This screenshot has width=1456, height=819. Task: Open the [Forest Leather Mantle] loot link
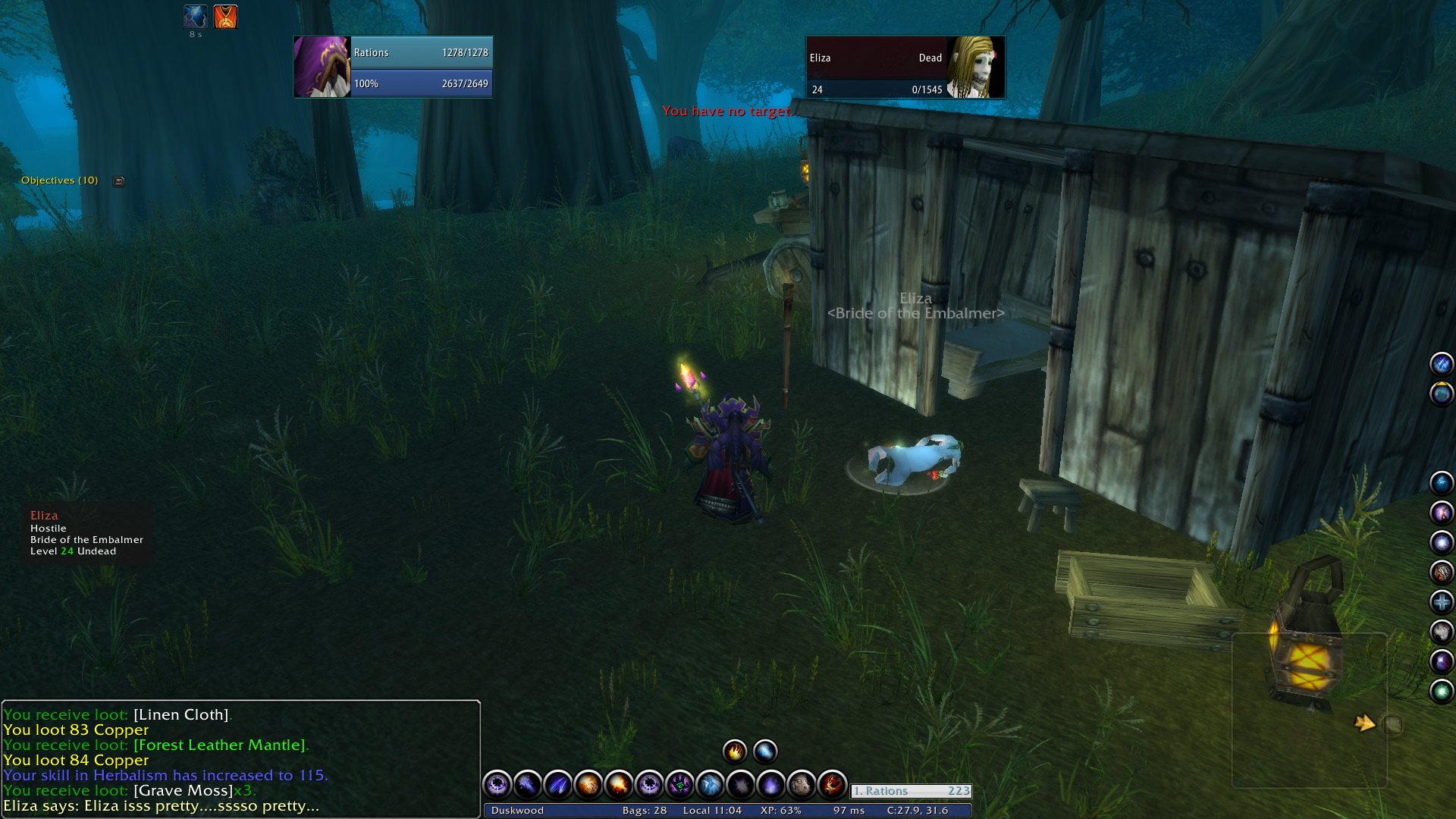pos(221,745)
